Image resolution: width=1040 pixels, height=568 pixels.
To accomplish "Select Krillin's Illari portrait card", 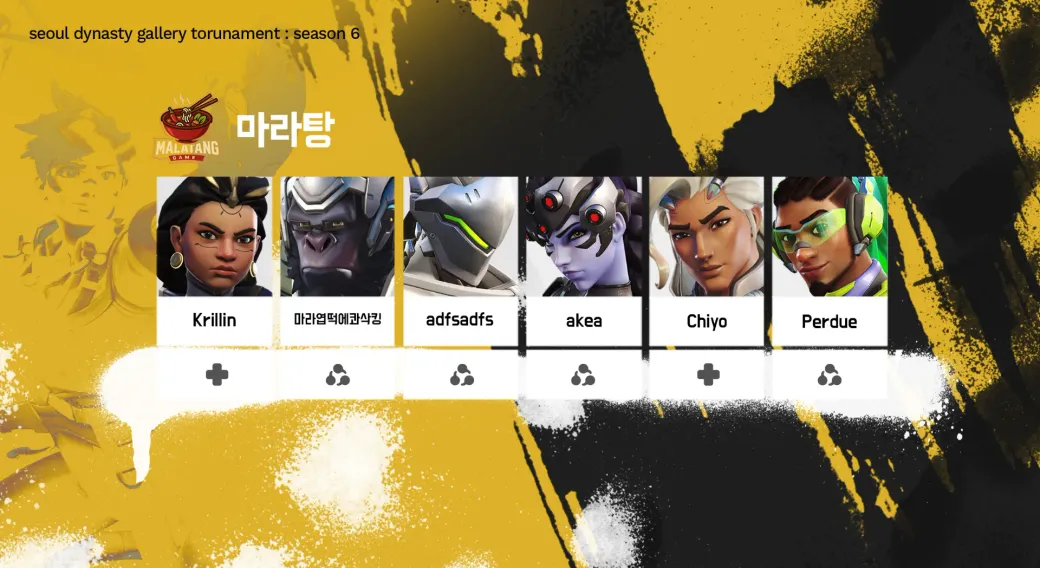I will (x=214, y=237).
